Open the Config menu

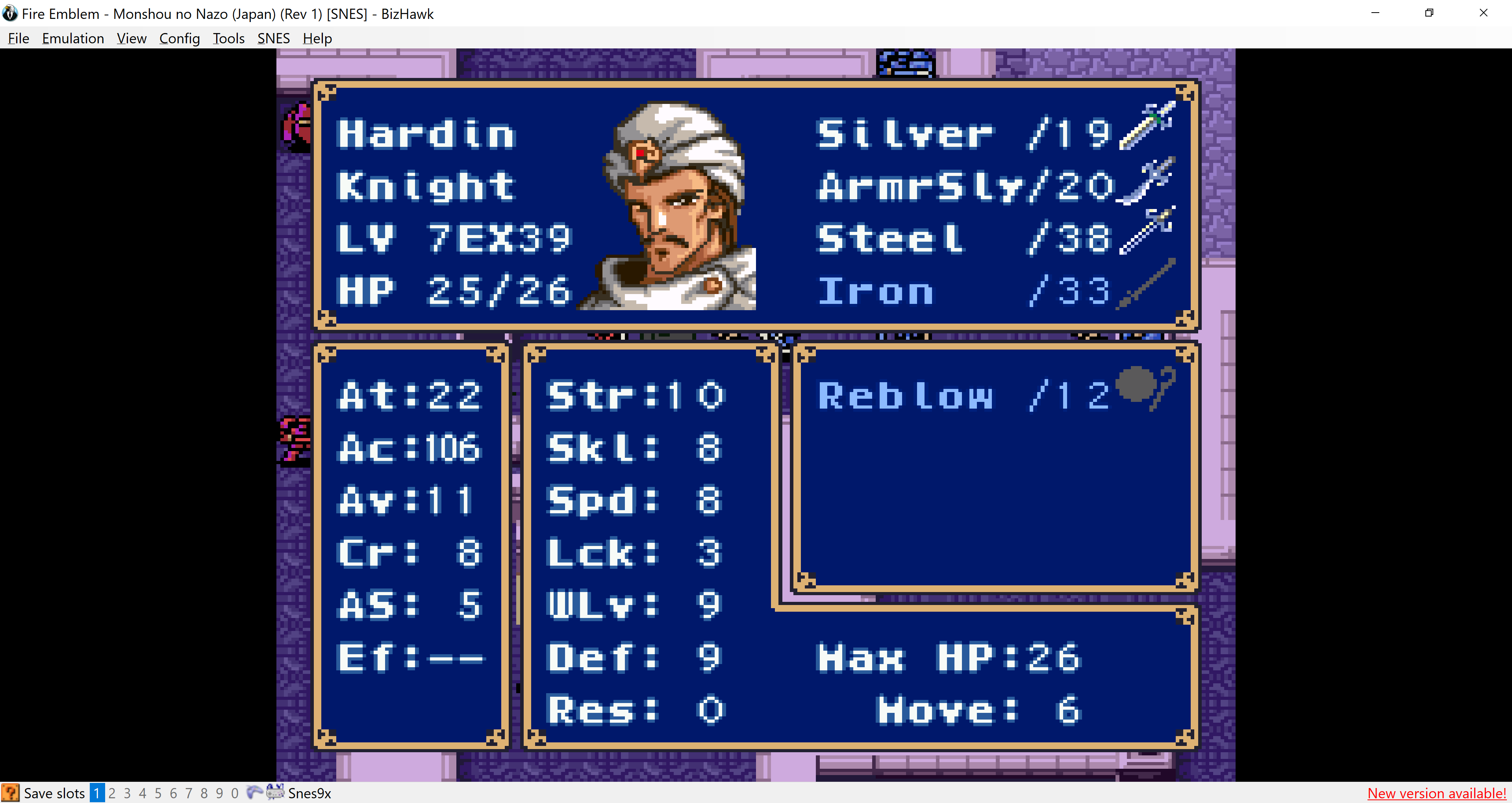(179, 38)
